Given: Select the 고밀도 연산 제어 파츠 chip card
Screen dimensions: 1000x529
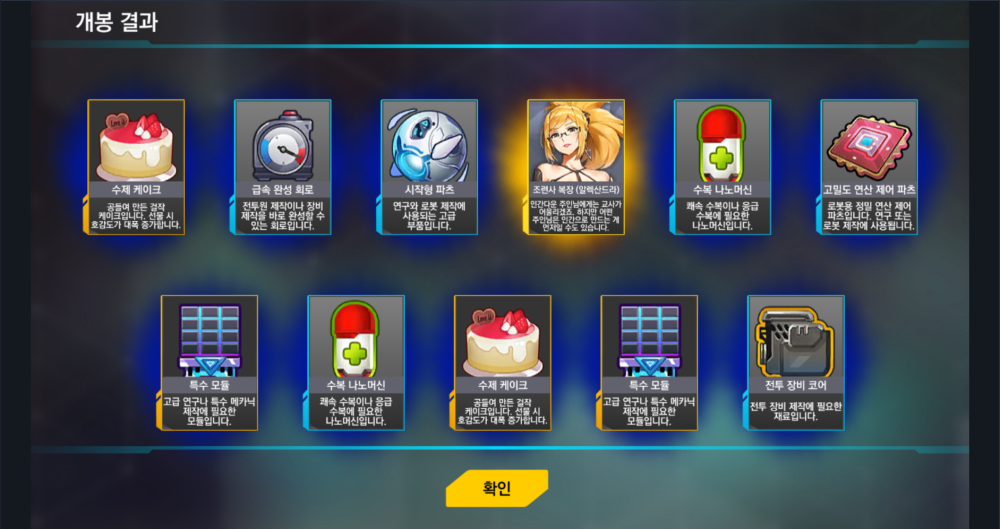Looking at the screenshot, I should pos(869,166).
